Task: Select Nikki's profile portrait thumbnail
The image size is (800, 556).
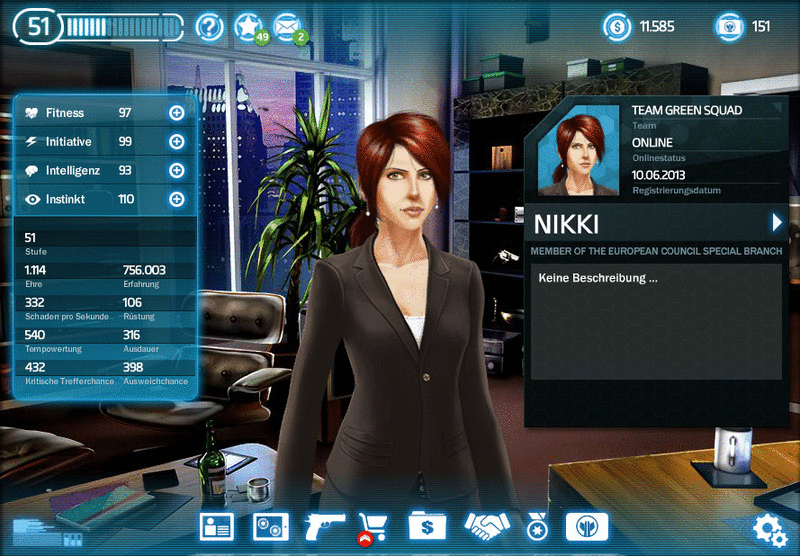Action: 579,150
